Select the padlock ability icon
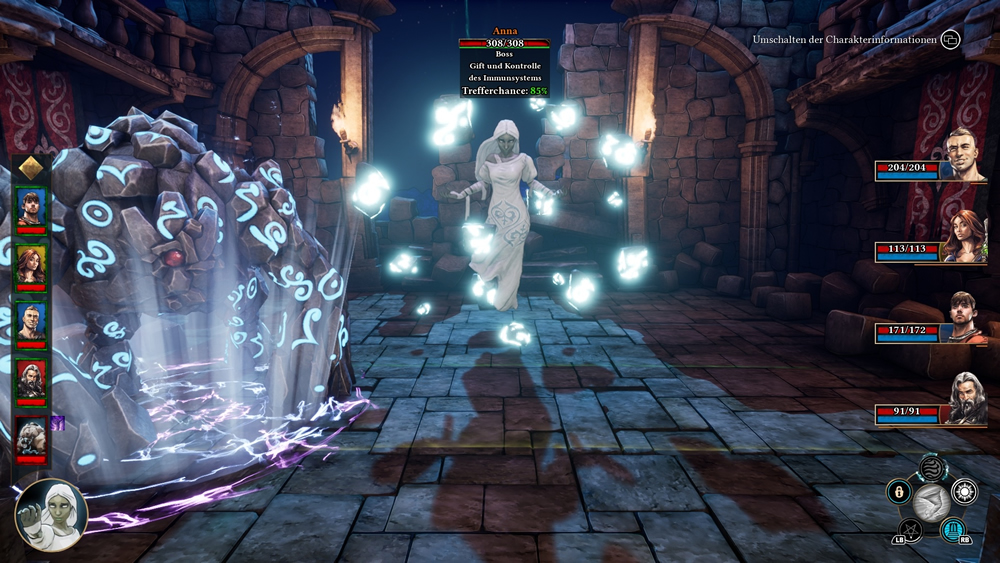The image size is (1000, 563). pyautogui.click(x=900, y=492)
